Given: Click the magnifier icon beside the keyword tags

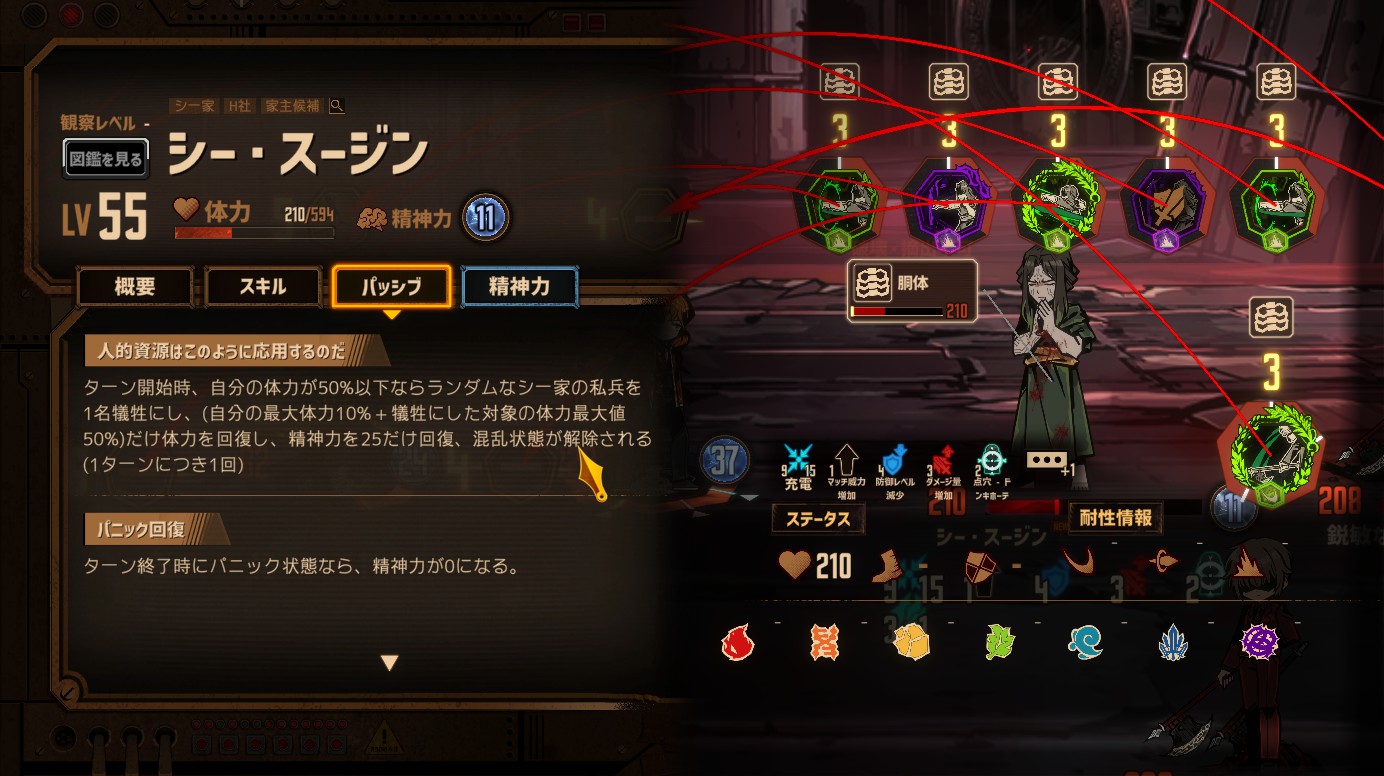Looking at the screenshot, I should 337,106.
